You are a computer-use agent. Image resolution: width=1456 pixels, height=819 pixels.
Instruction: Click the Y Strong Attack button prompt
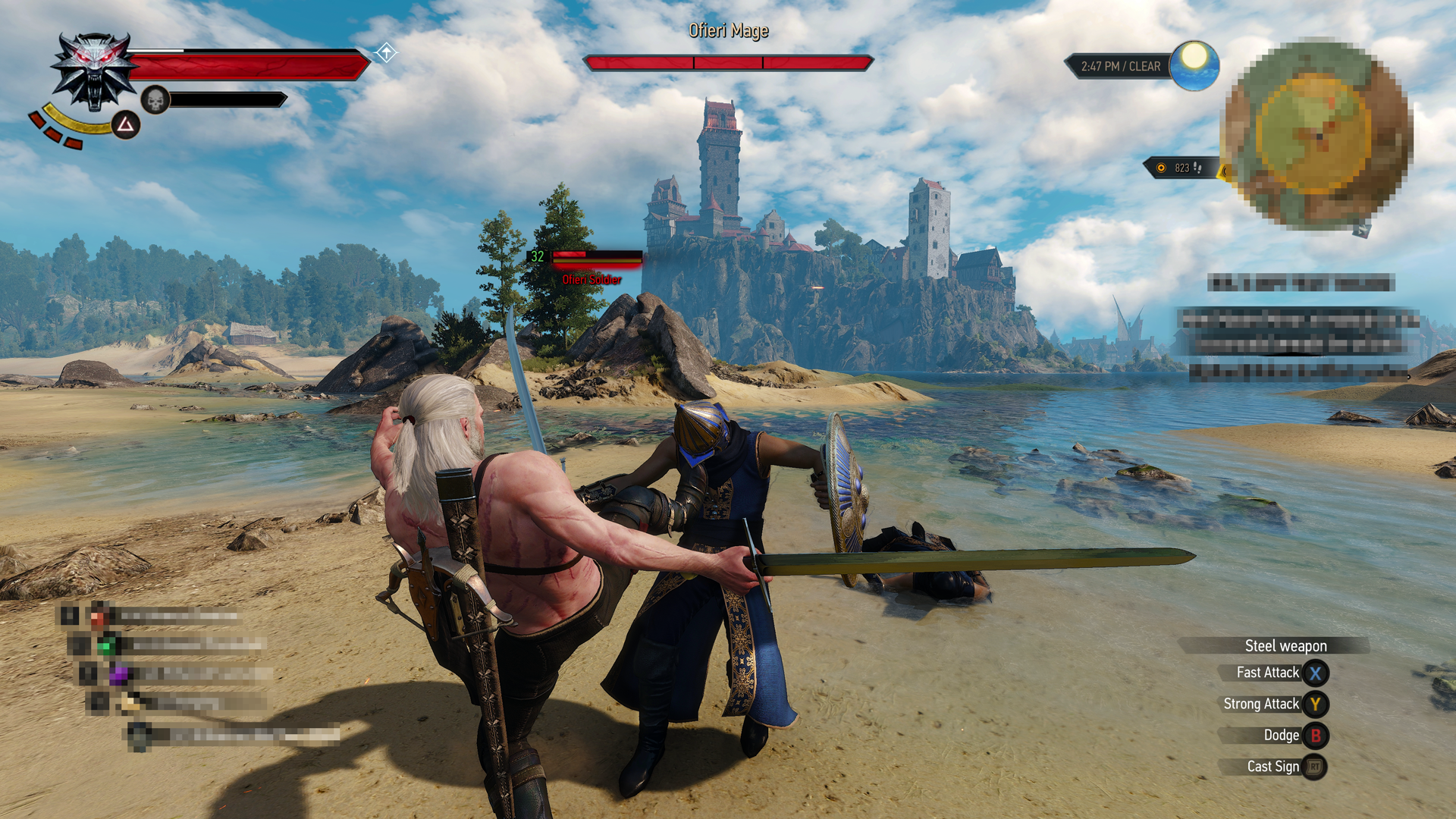coord(1317,704)
